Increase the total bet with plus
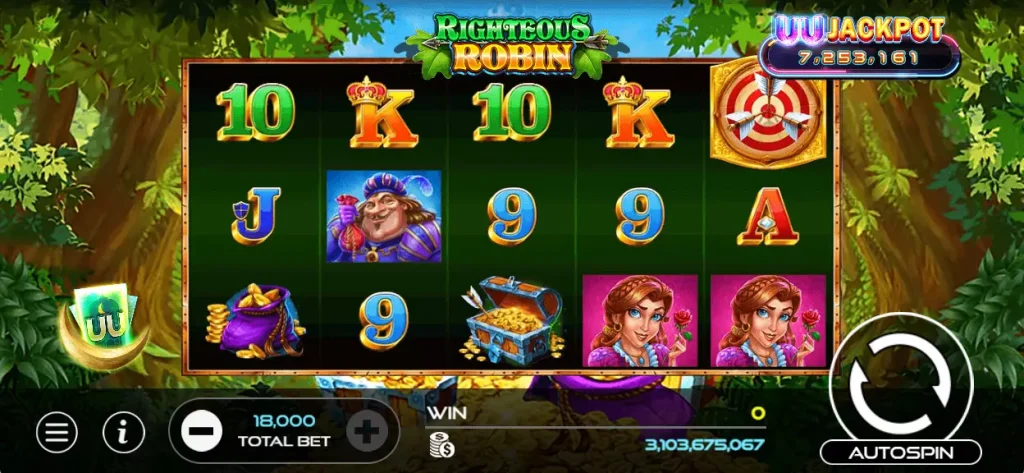Image resolution: width=1024 pixels, height=473 pixels. 367,432
